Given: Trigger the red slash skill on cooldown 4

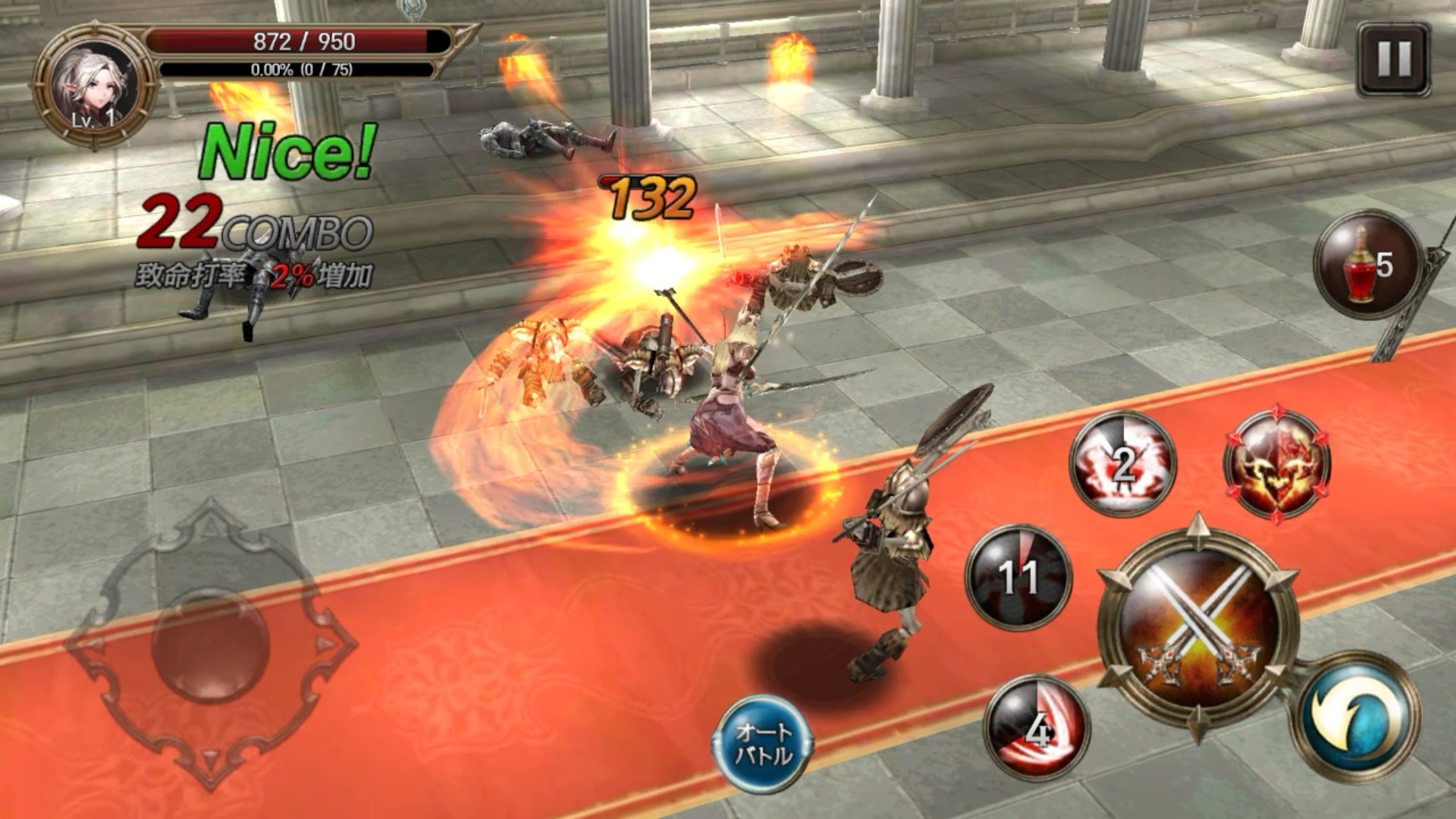Looking at the screenshot, I should click(x=1037, y=728).
